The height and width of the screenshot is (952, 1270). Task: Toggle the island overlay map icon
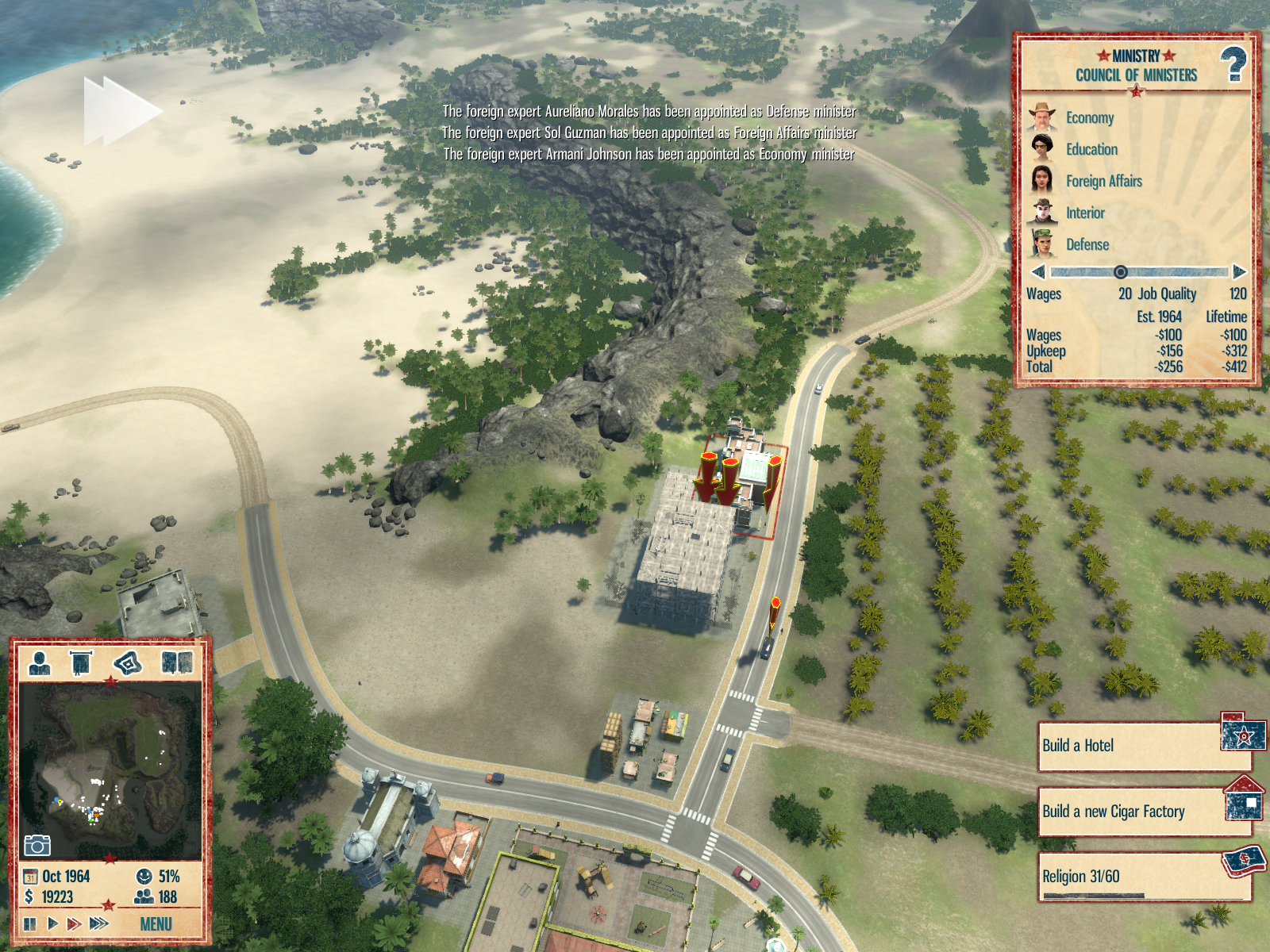pyautogui.click(x=128, y=662)
